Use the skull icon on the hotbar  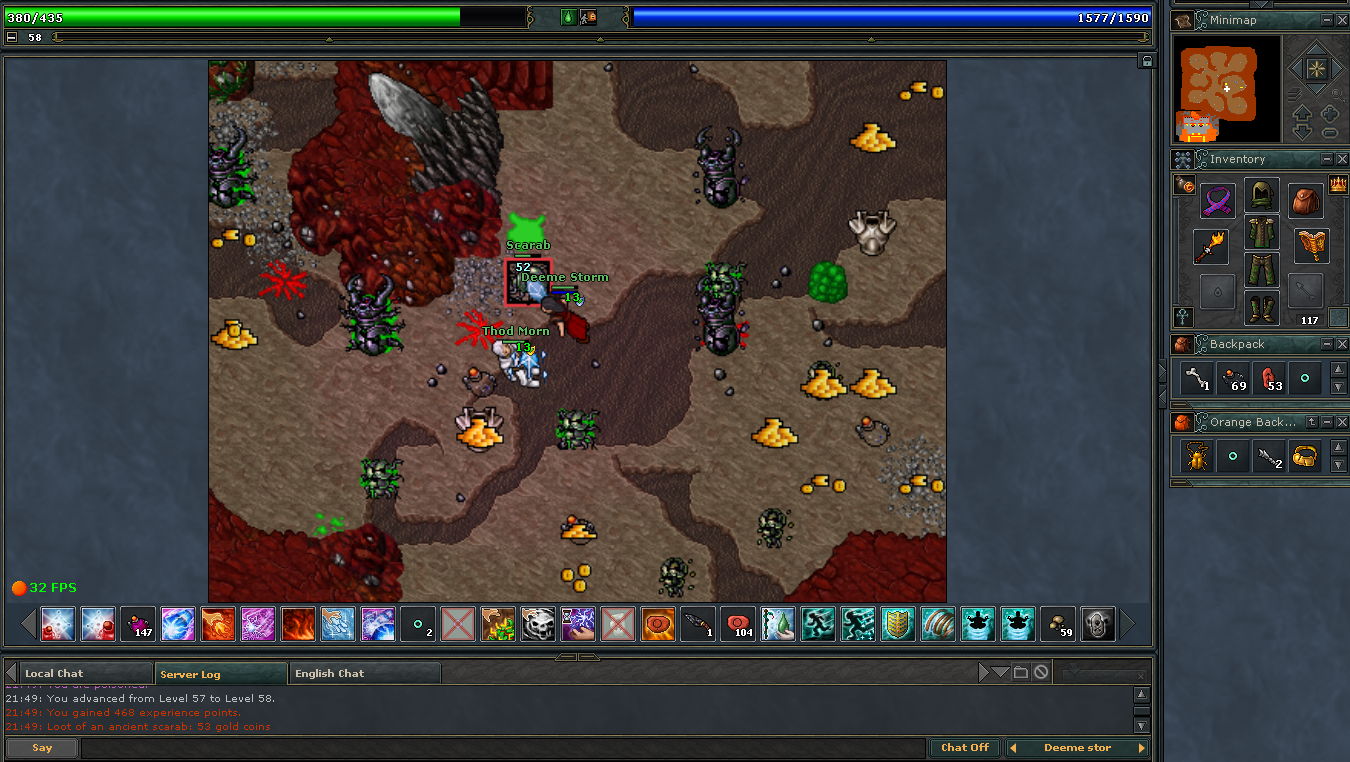point(538,625)
